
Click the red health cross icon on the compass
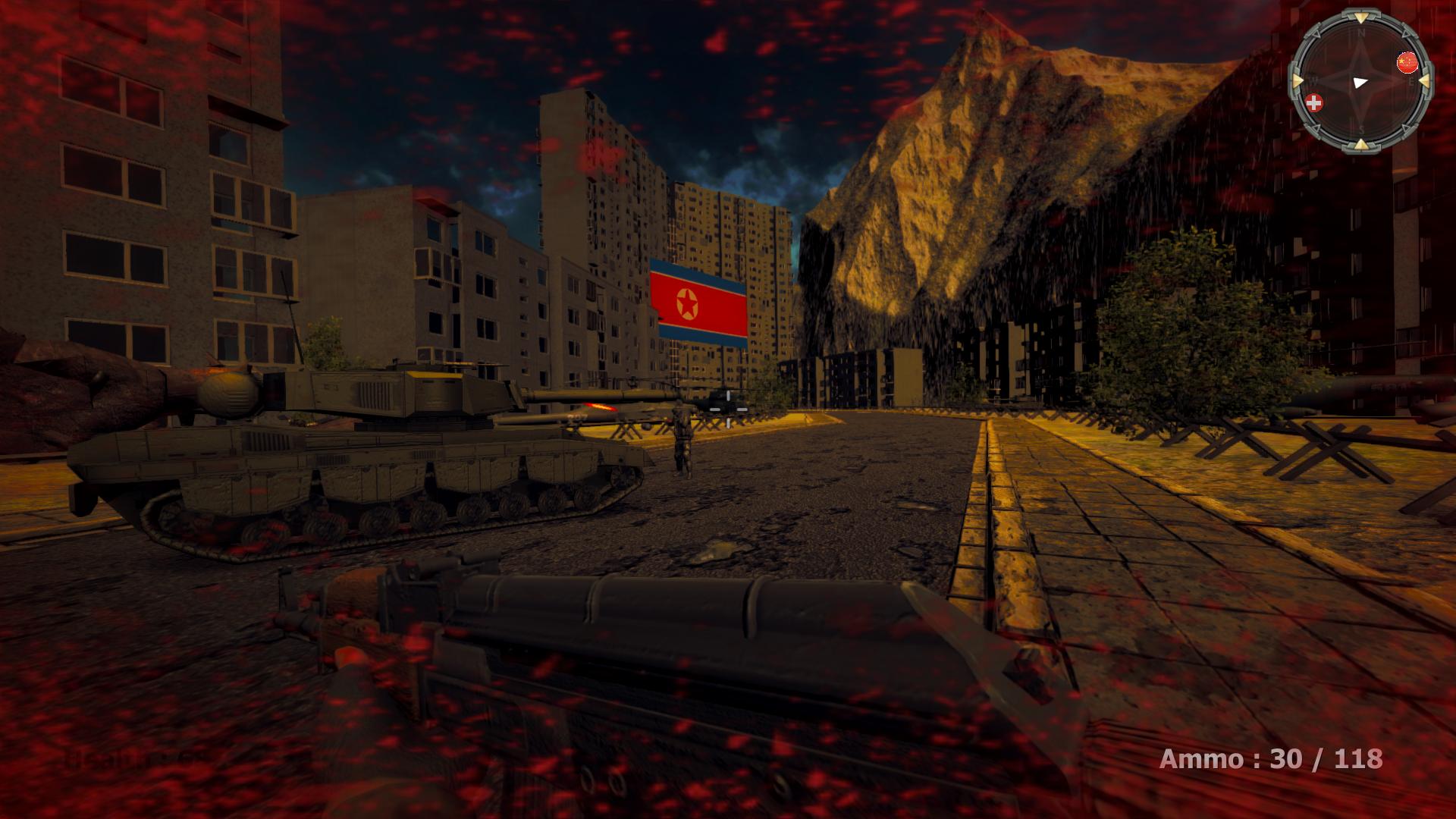coord(1314,102)
